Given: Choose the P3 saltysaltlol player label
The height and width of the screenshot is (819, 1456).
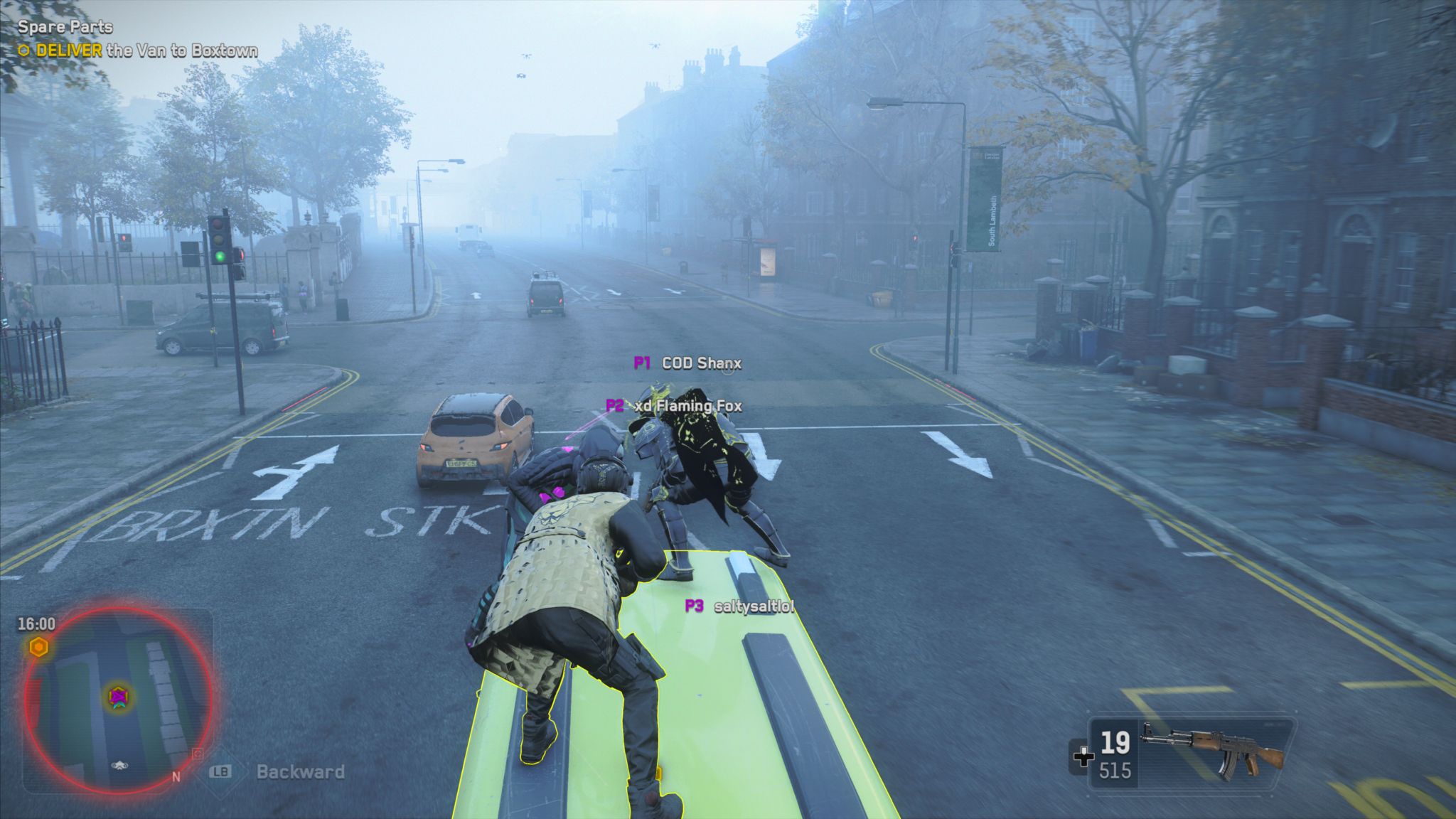Looking at the screenshot, I should pyautogui.click(x=739, y=606).
